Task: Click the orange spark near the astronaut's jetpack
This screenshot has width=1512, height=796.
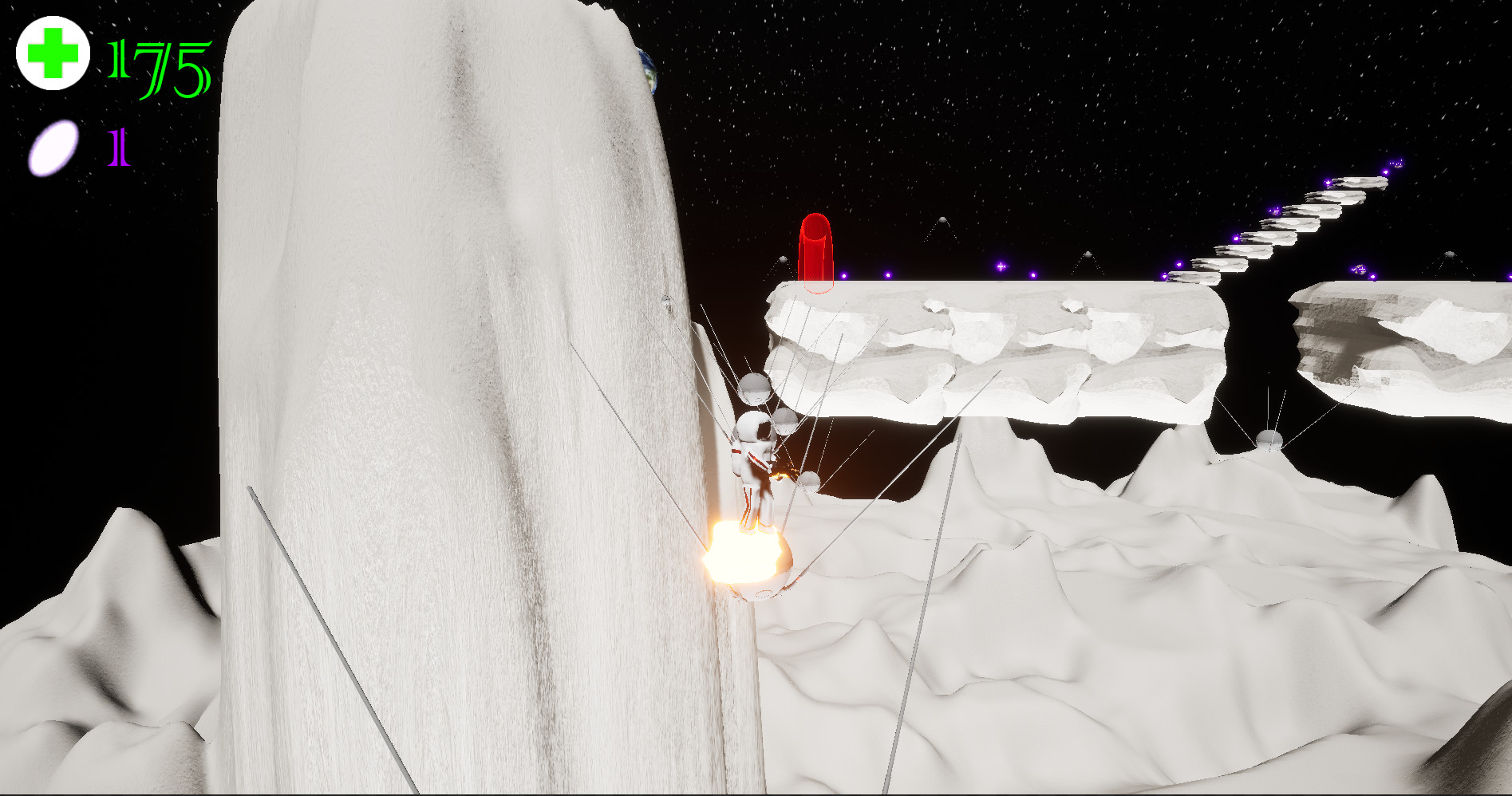Action: 784,472
